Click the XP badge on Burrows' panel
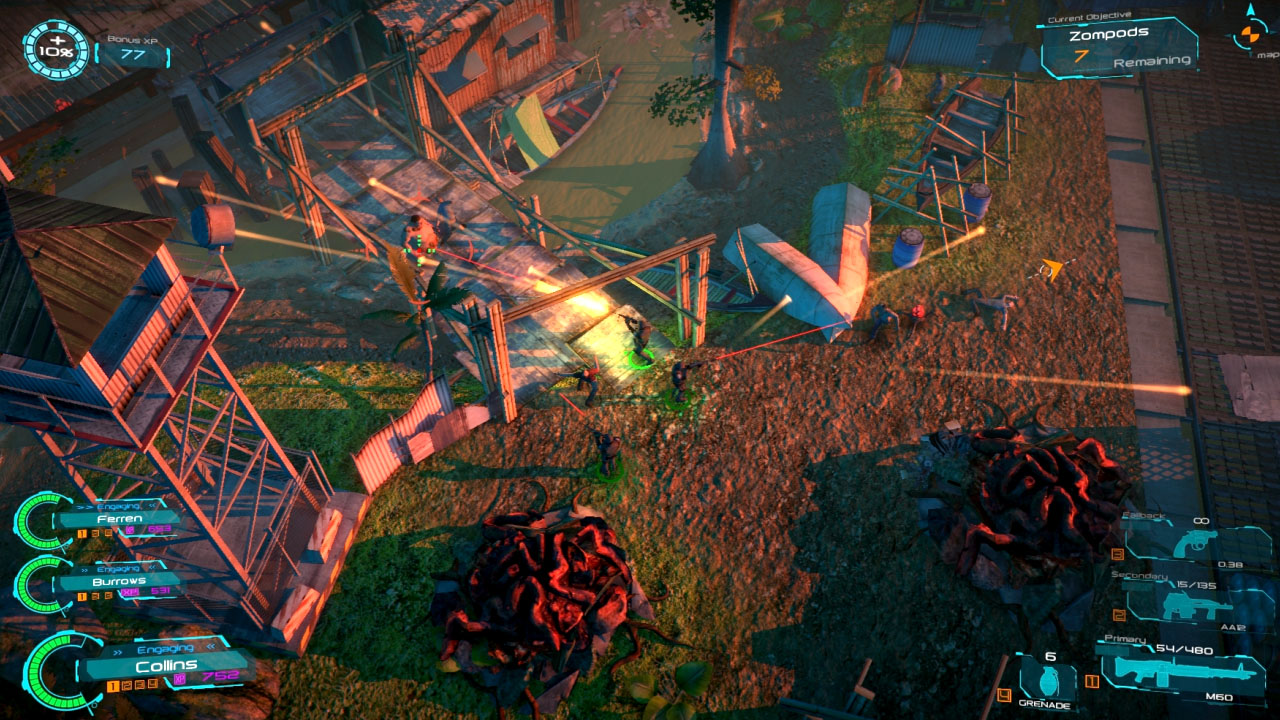The image size is (1280, 720). 128,591
